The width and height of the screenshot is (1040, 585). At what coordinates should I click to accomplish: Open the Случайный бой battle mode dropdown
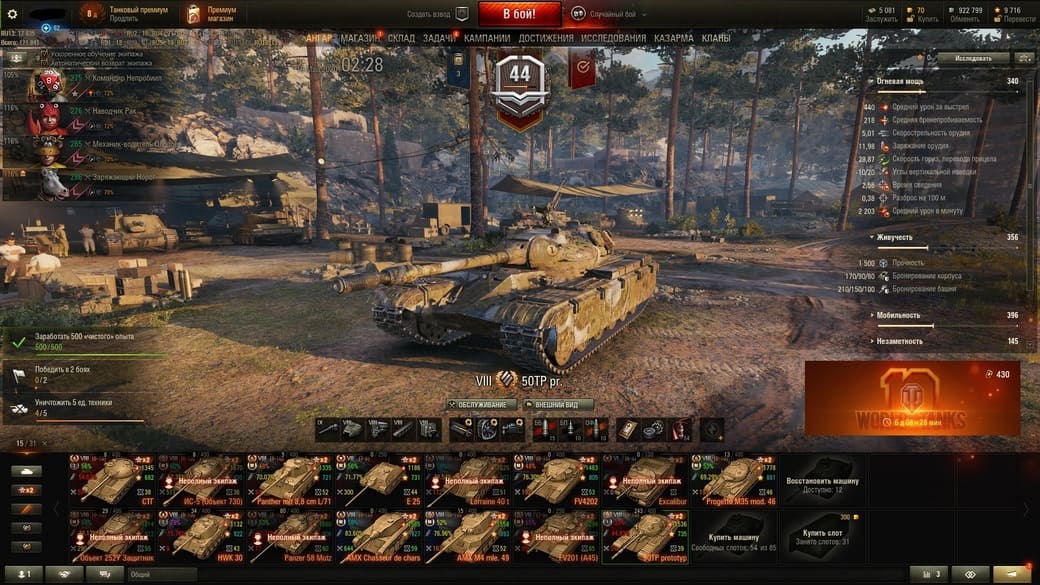pyautogui.click(x=611, y=14)
